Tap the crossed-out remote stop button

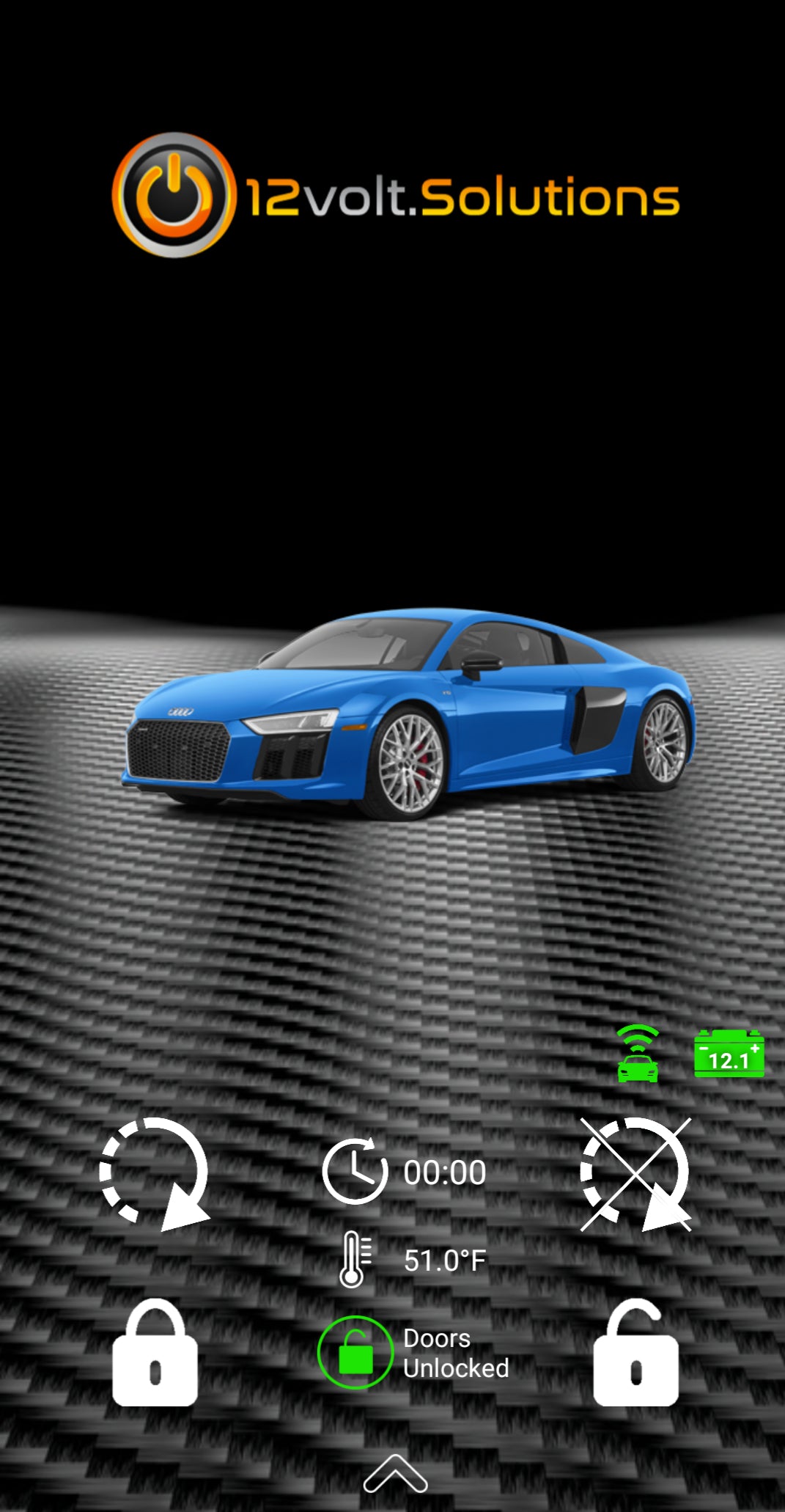[x=635, y=1173]
